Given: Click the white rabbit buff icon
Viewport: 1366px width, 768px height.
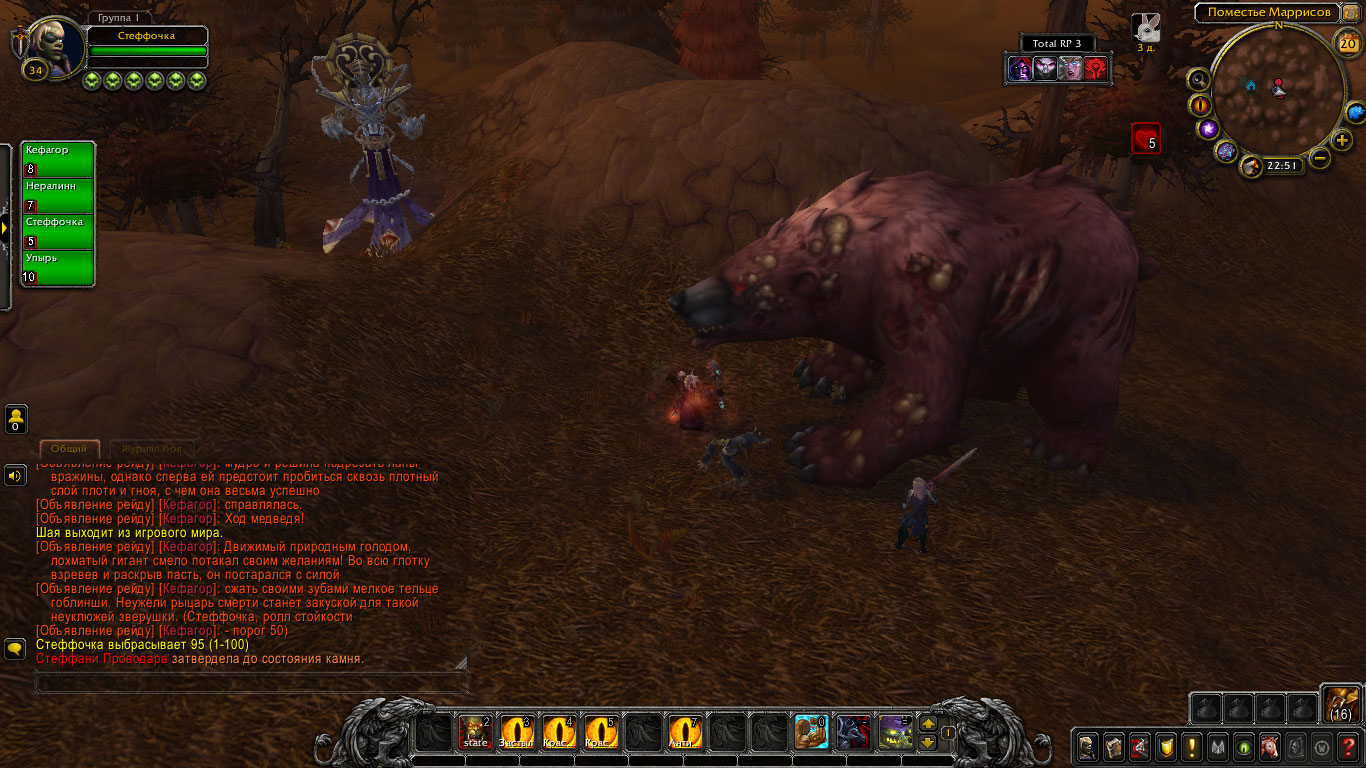Looking at the screenshot, I should (1146, 28).
